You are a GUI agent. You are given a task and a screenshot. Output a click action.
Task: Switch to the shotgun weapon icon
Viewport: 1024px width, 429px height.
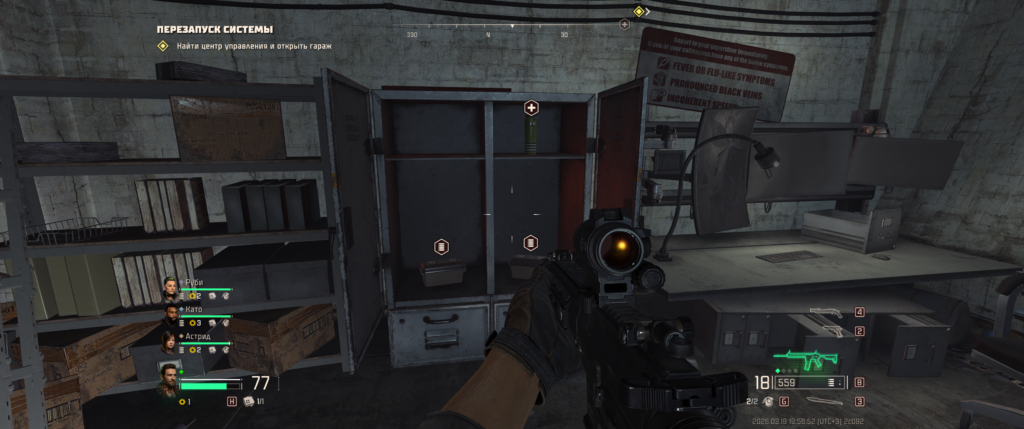(x=829, y=313)
